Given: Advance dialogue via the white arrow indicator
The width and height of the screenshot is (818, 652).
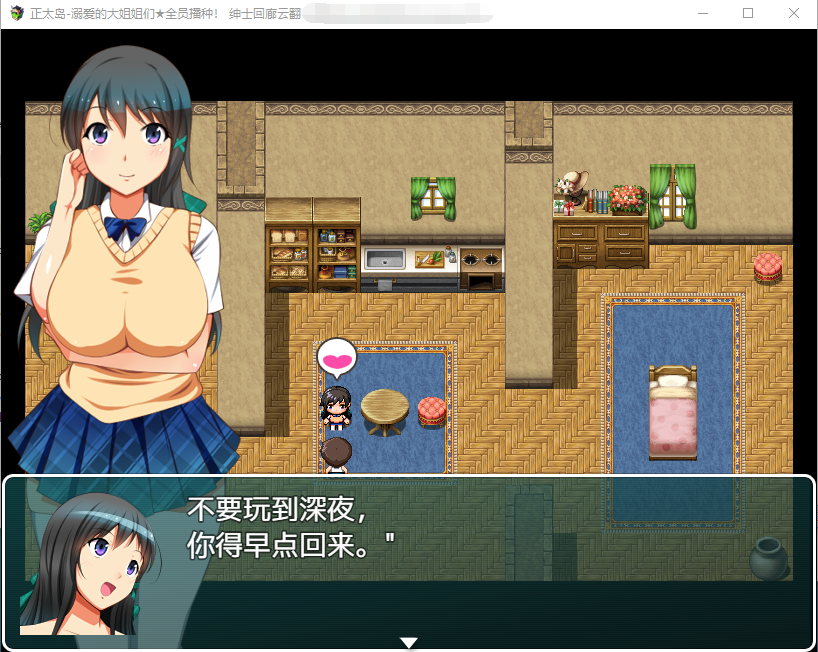Looking at the screenshot, I should [408, 642].
